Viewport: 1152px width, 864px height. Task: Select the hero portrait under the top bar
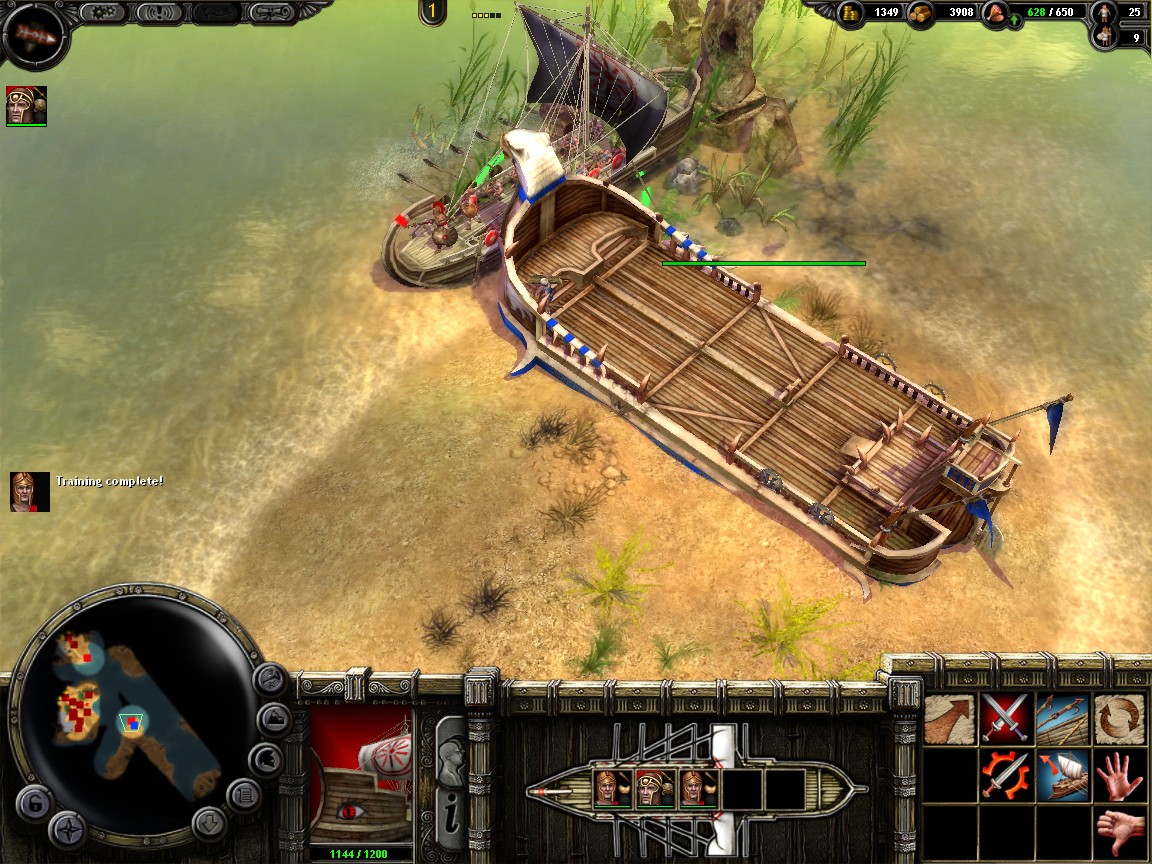26,105
